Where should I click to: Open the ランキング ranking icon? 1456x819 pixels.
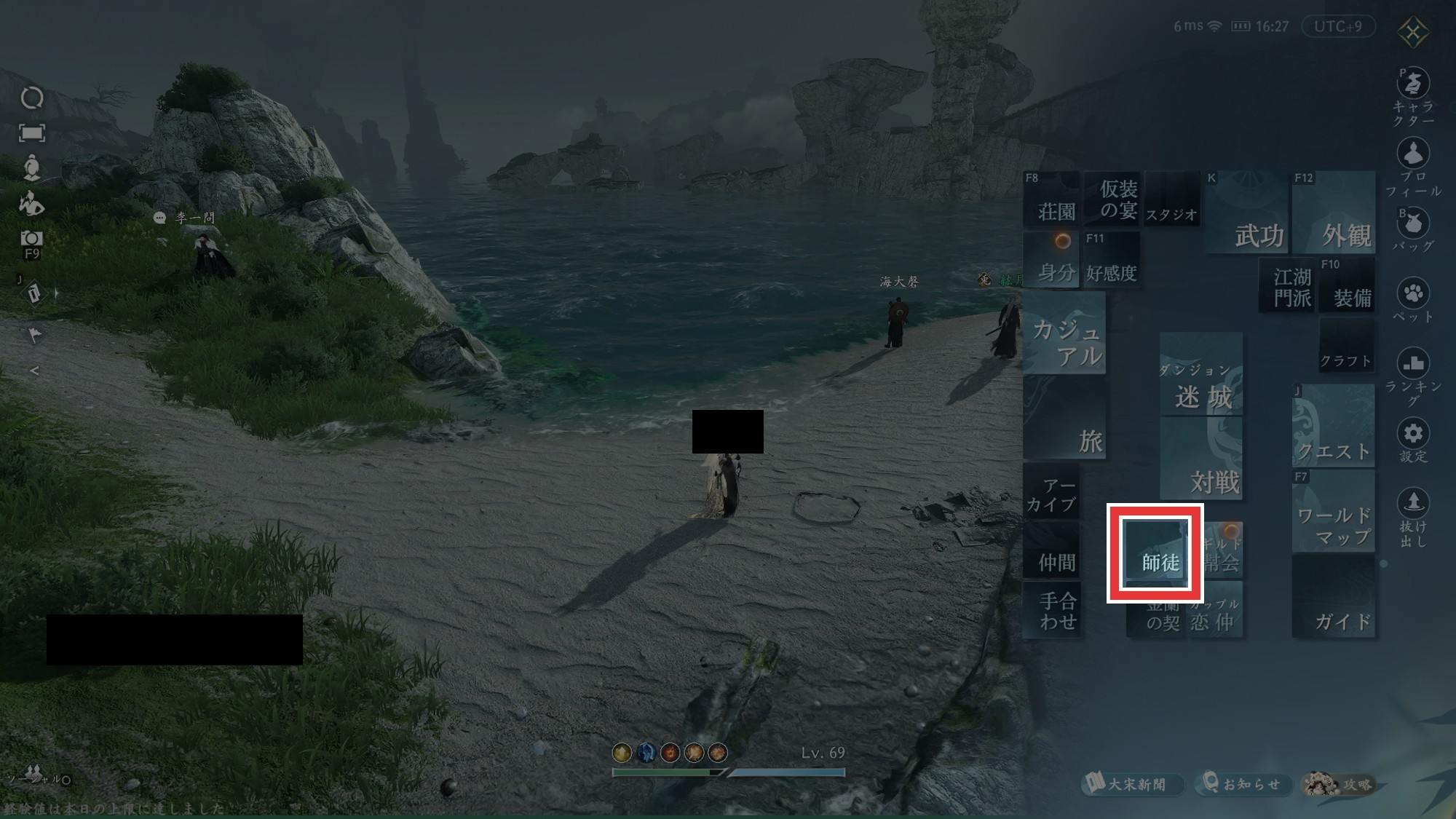(1413, 363)
